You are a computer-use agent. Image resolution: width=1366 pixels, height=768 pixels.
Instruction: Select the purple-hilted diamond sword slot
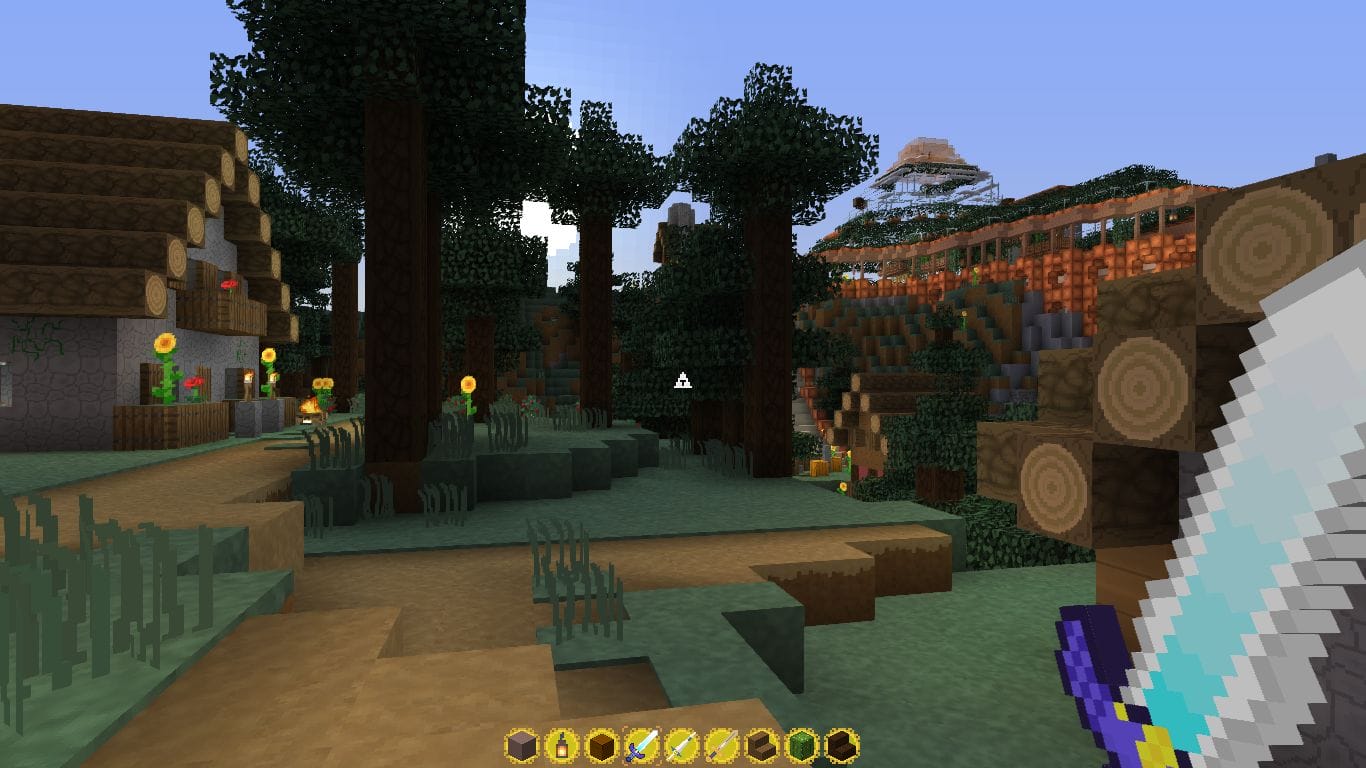(x=641, y=746)
